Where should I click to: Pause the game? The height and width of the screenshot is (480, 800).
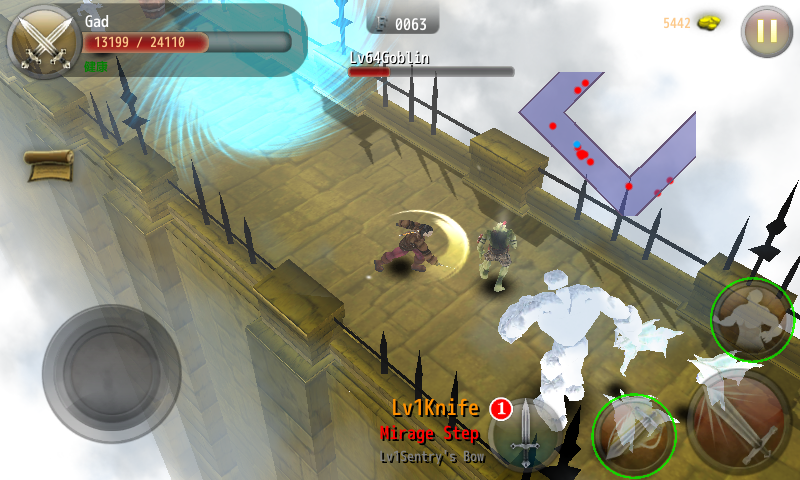pos(766,31)
